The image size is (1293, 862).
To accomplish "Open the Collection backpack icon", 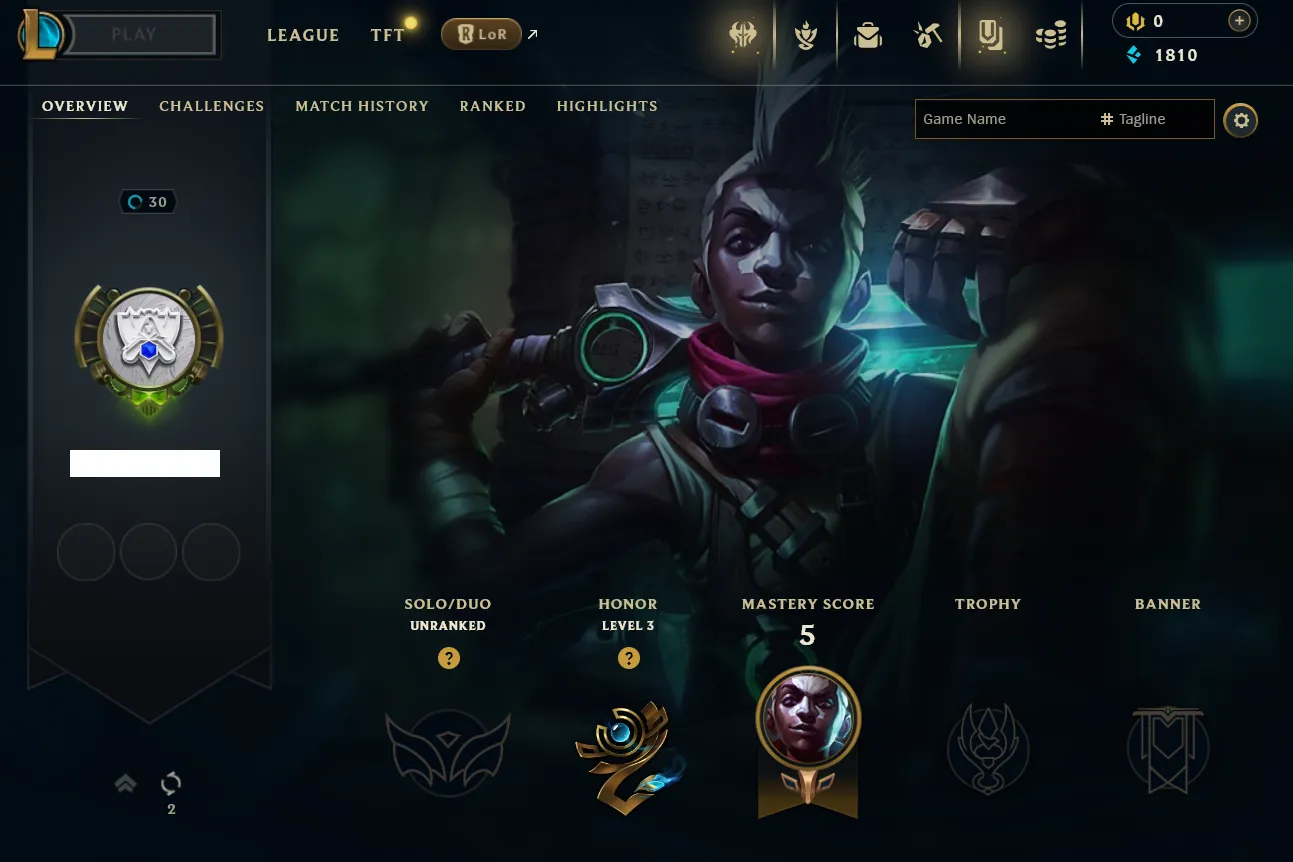I will tap(867, 36).
